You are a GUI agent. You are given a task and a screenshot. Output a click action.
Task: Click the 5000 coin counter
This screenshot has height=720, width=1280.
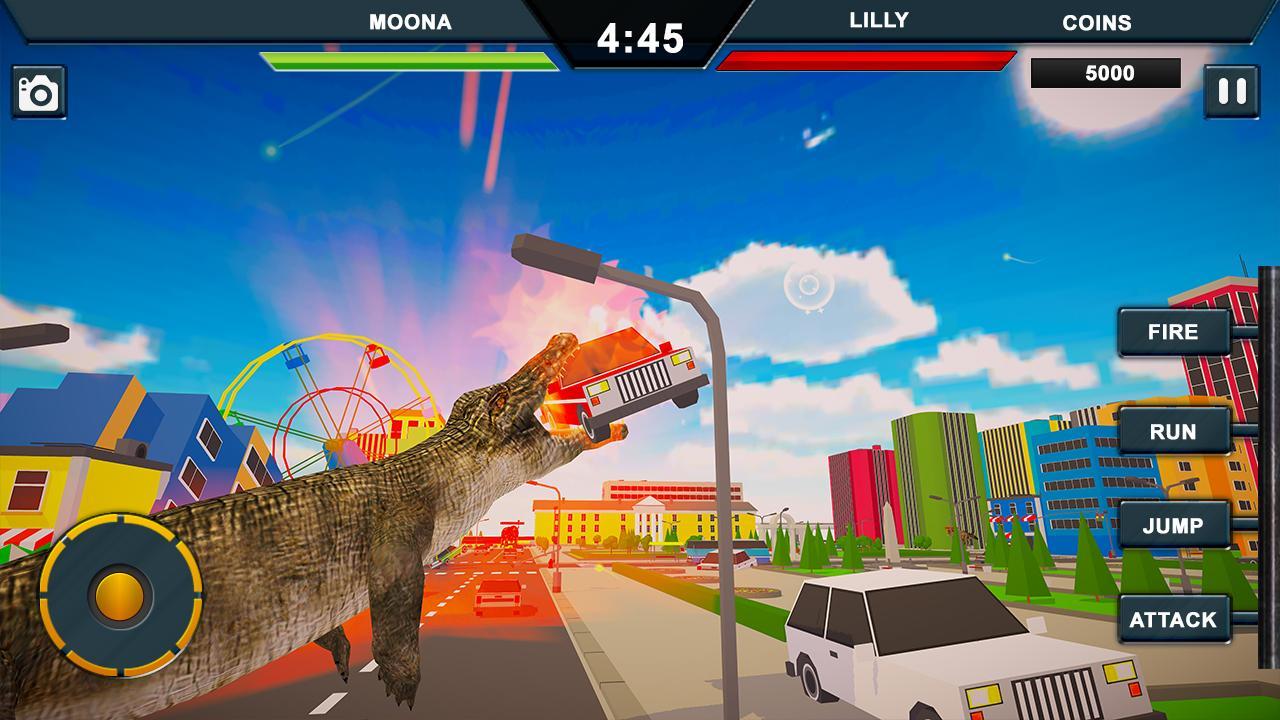1106,73
